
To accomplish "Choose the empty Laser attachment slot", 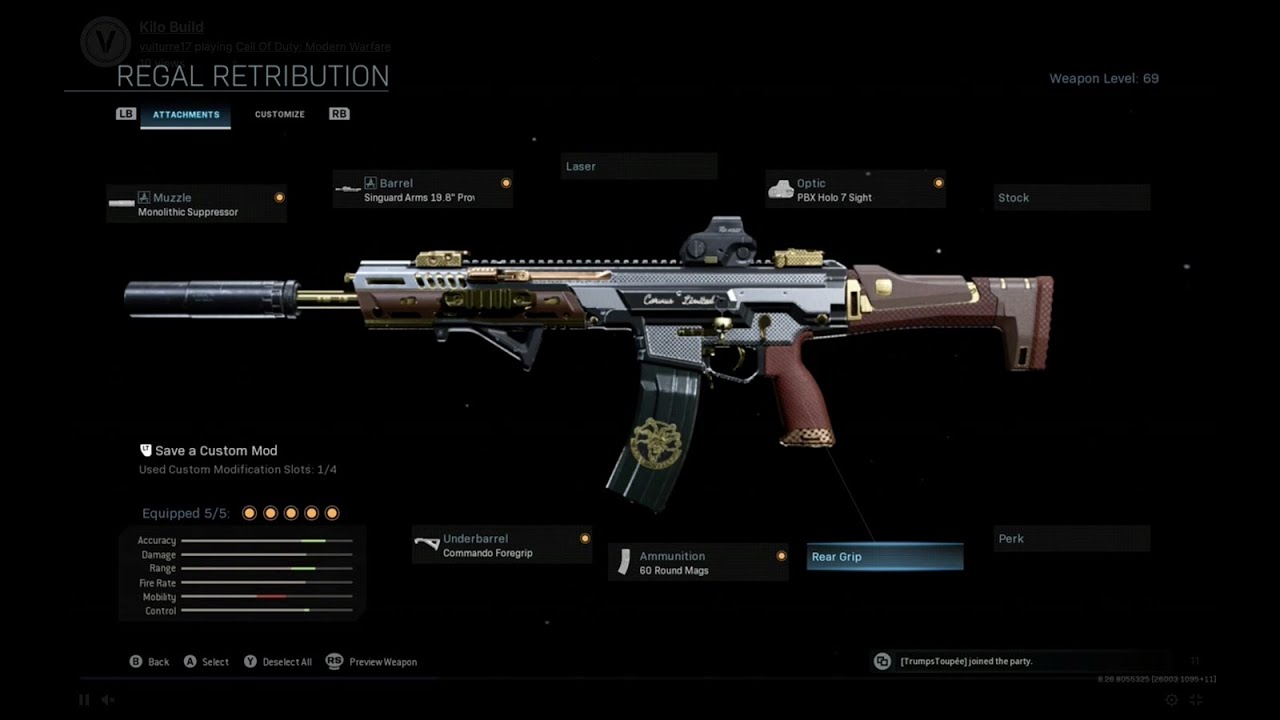I will [x=638, y=167].
